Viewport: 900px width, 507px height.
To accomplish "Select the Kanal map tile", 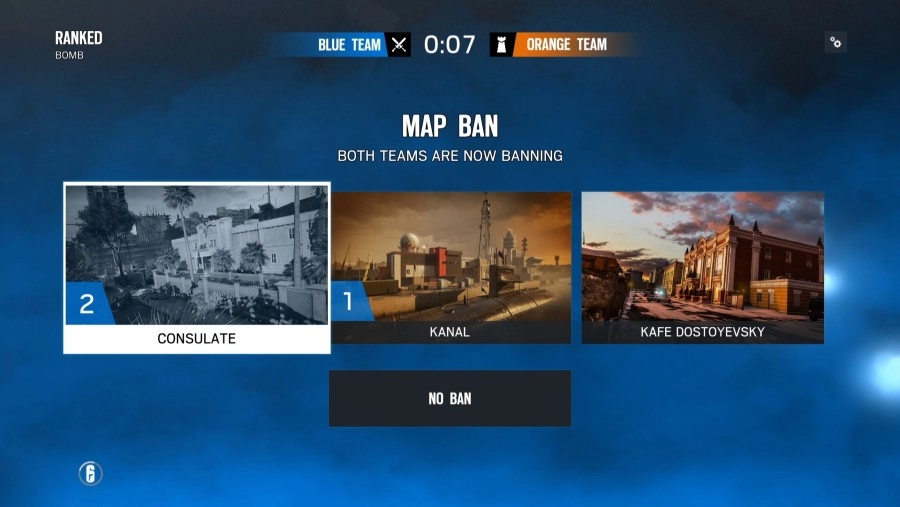I will point(450,267).
